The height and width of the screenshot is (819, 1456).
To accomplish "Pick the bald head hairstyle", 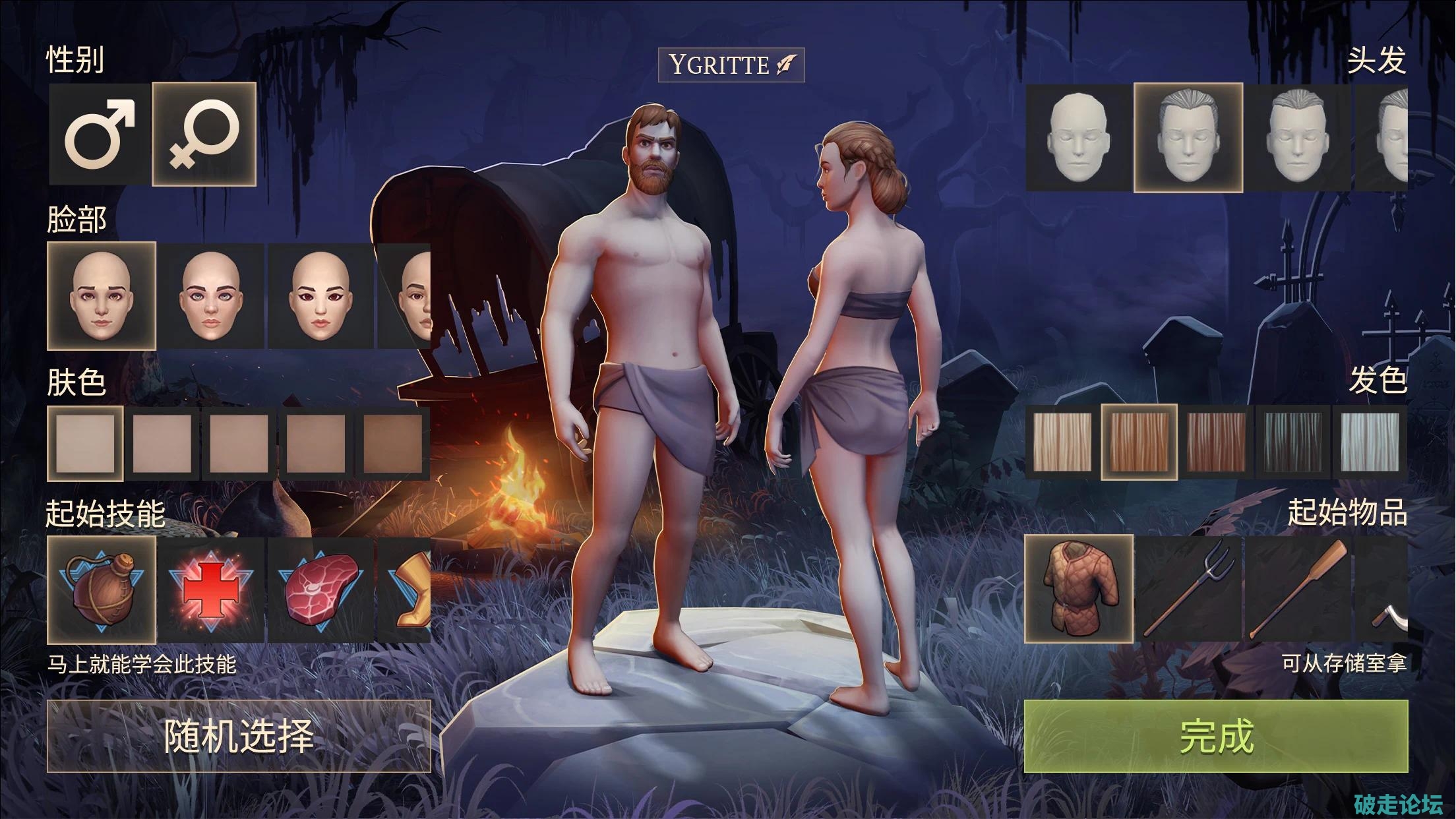I will pyautogui.click(x=1078, y=138).
